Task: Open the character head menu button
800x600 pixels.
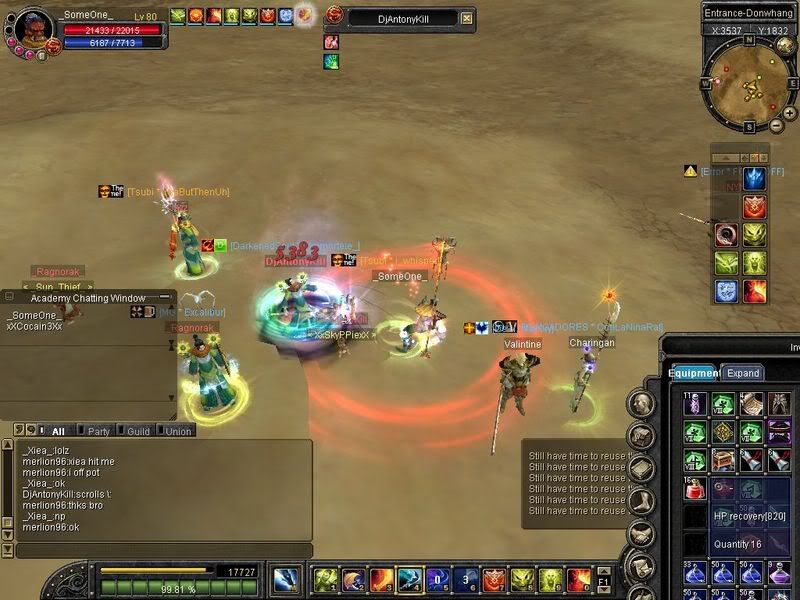Action: 641,404
